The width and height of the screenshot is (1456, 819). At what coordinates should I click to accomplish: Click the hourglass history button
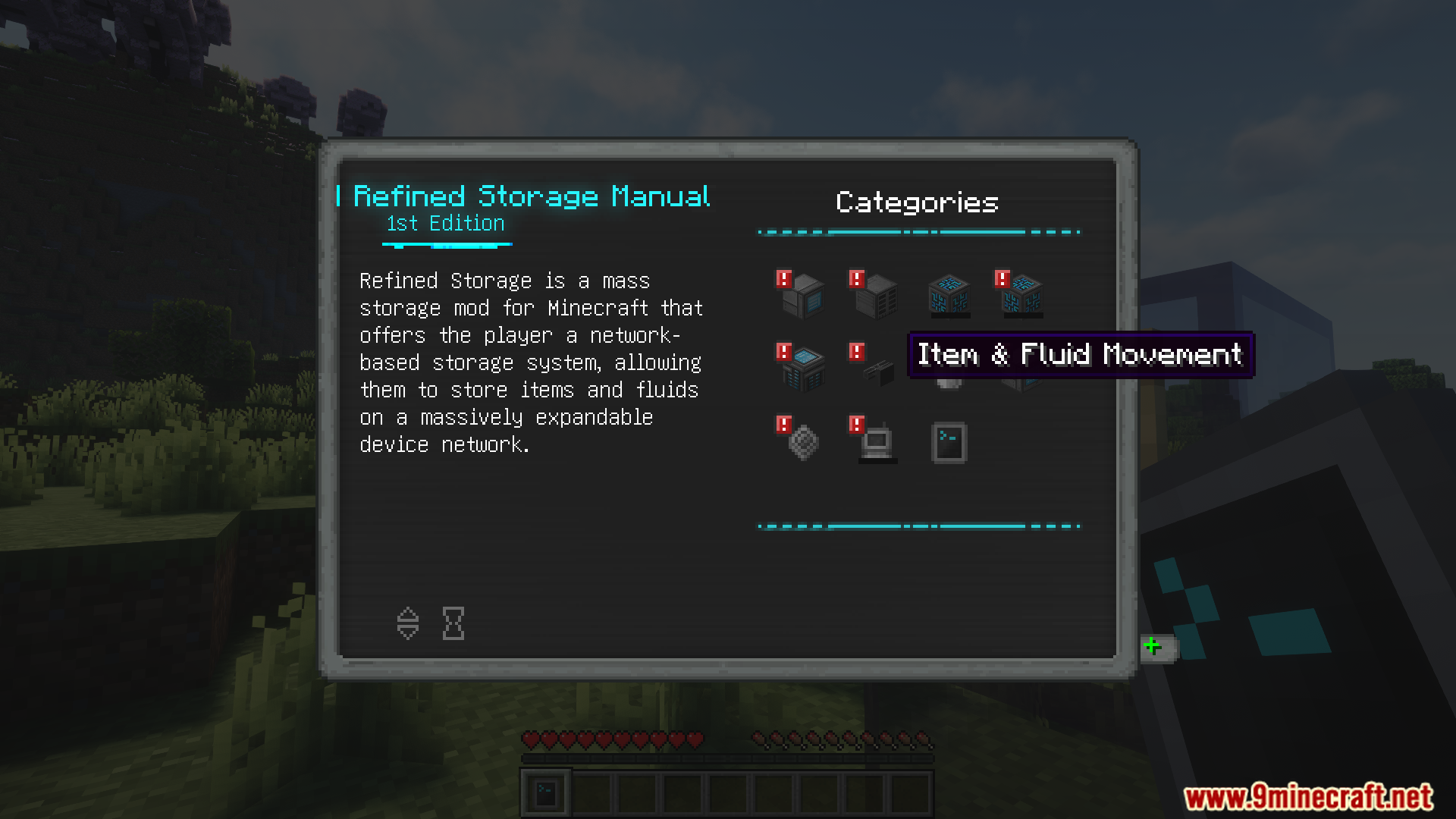pyautogui.click(x=453, y=623)
